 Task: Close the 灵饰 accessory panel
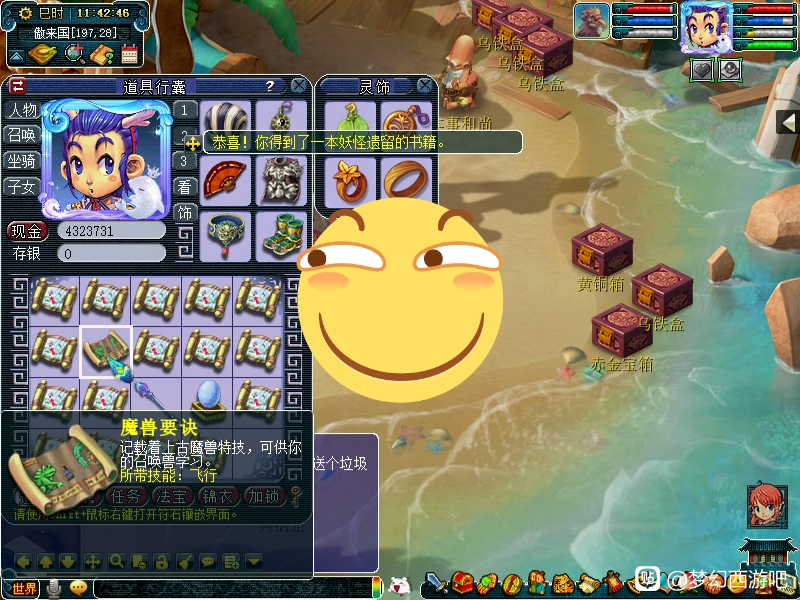coord(424,86)
